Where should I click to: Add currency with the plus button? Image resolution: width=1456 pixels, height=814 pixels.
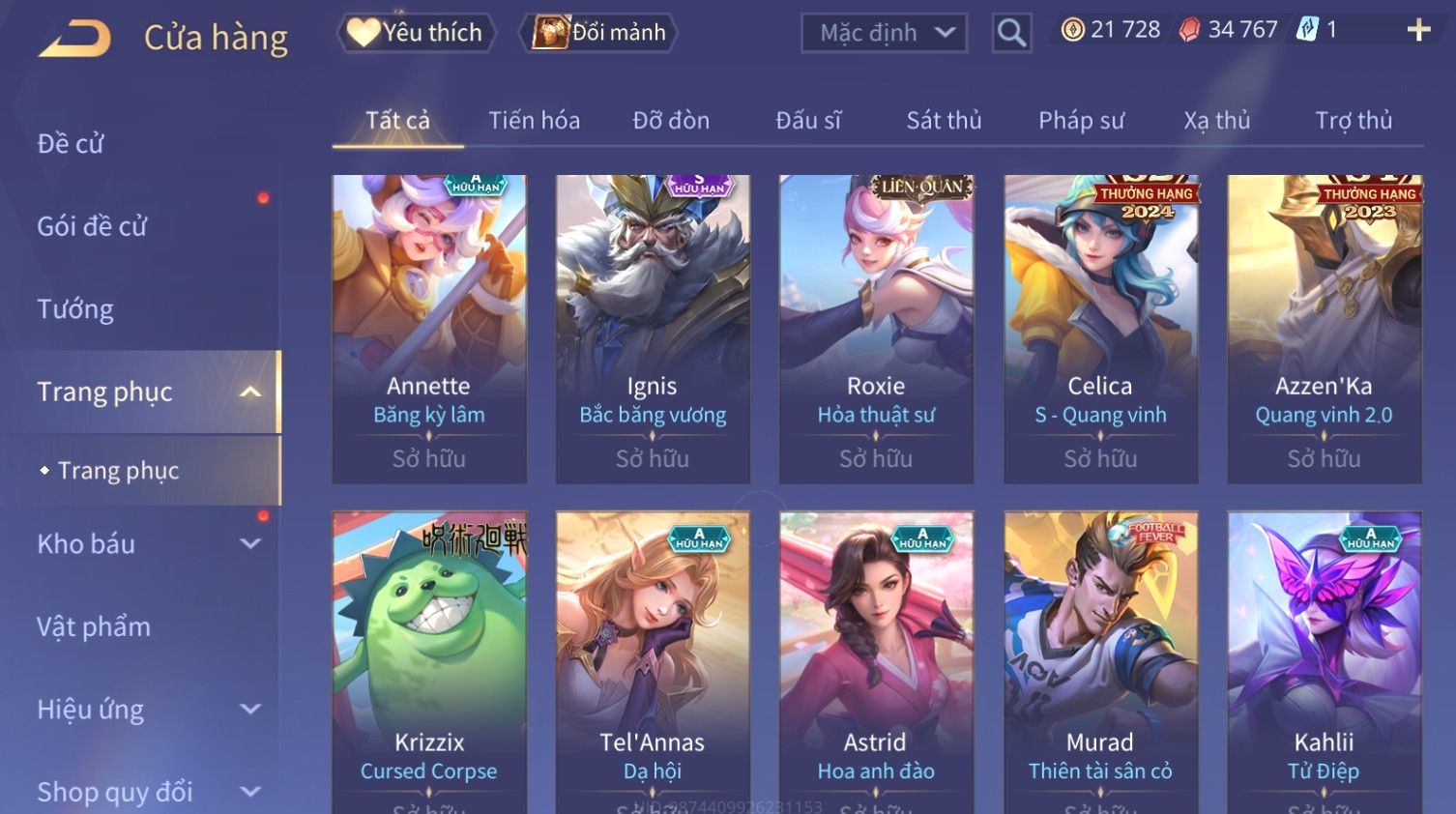click(x=1418, y=30)
